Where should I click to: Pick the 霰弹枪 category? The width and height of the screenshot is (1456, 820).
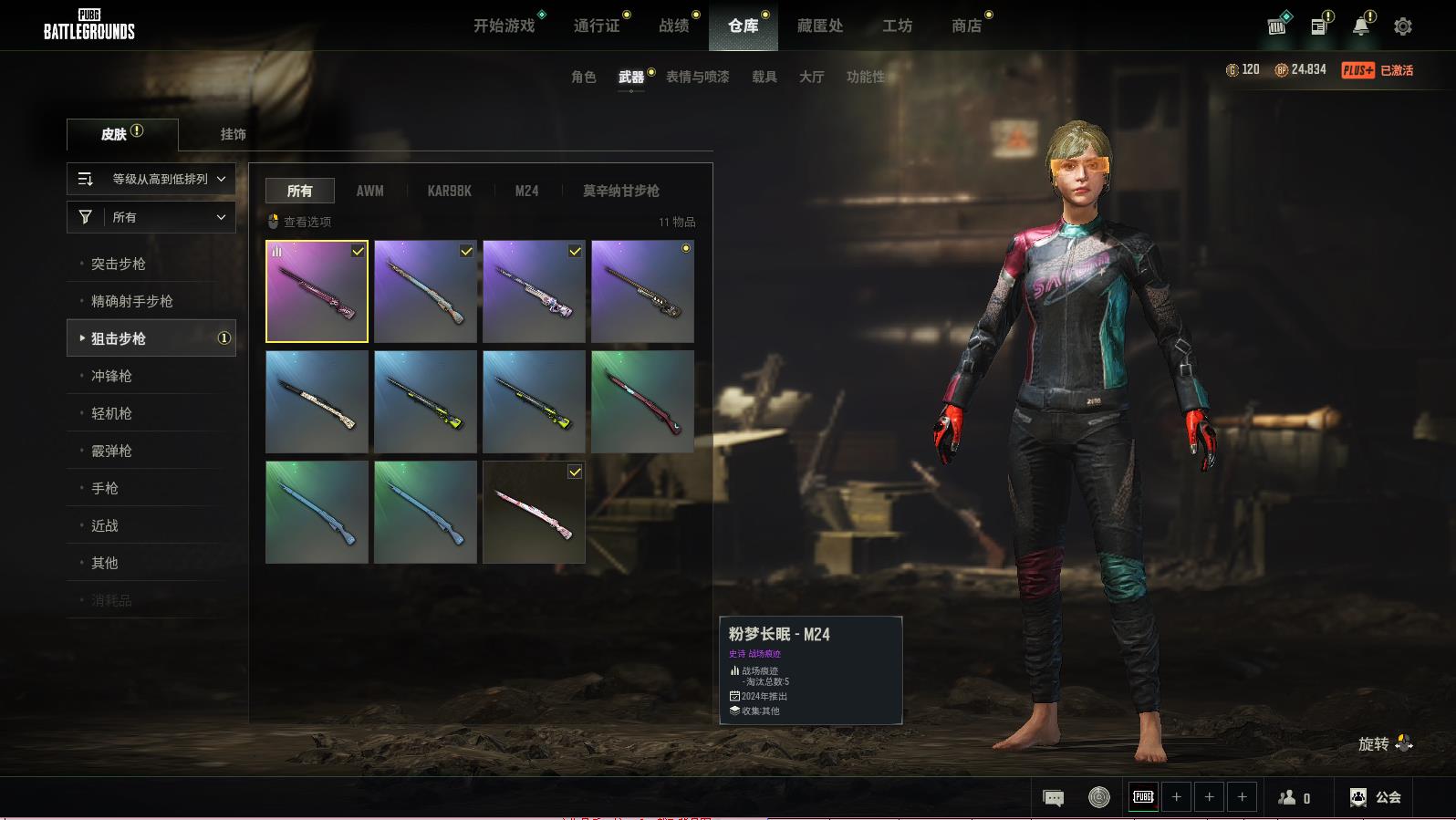tap(111, 451)
